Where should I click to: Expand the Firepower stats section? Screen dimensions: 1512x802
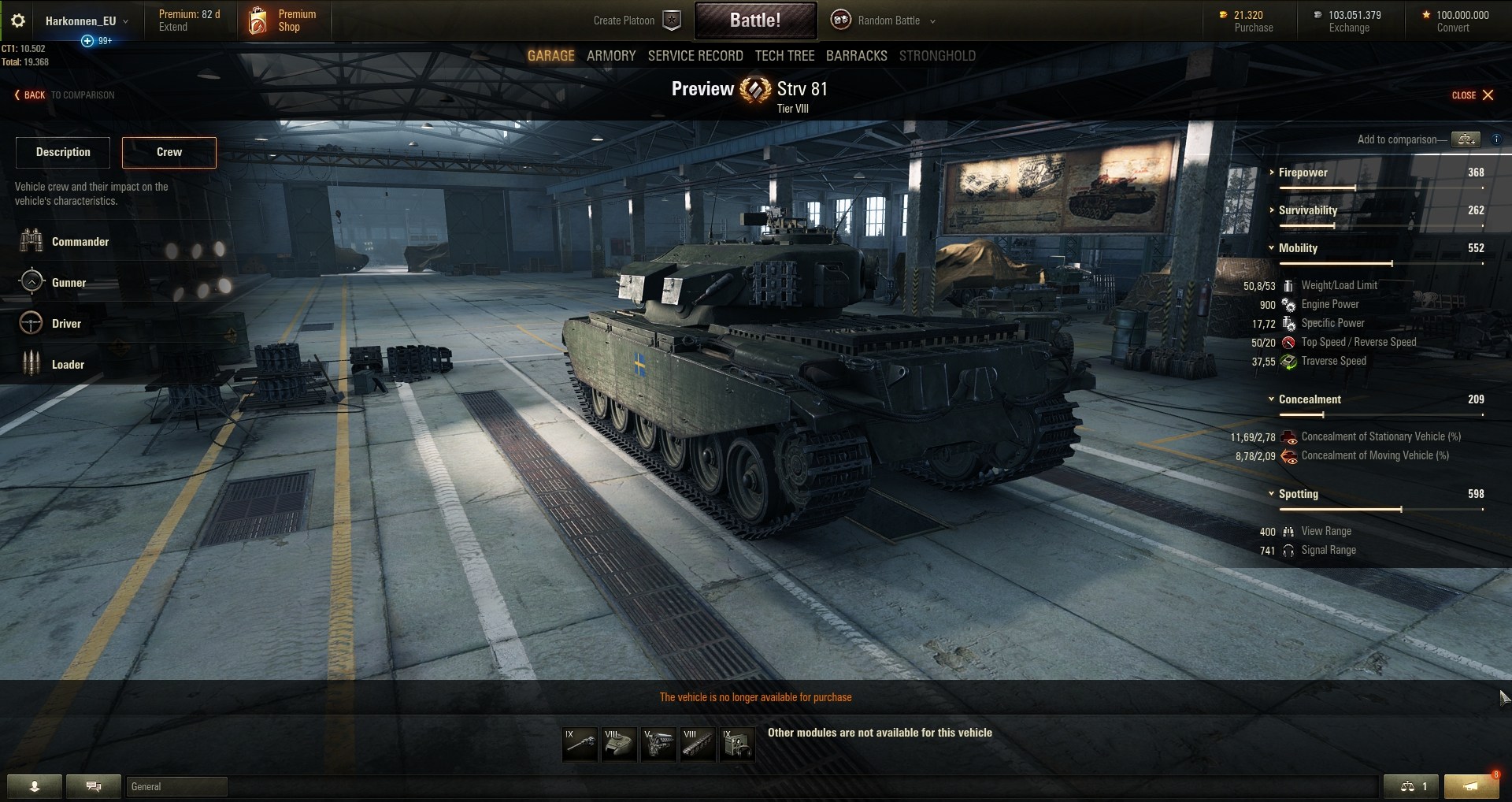tap(1303, 173)
